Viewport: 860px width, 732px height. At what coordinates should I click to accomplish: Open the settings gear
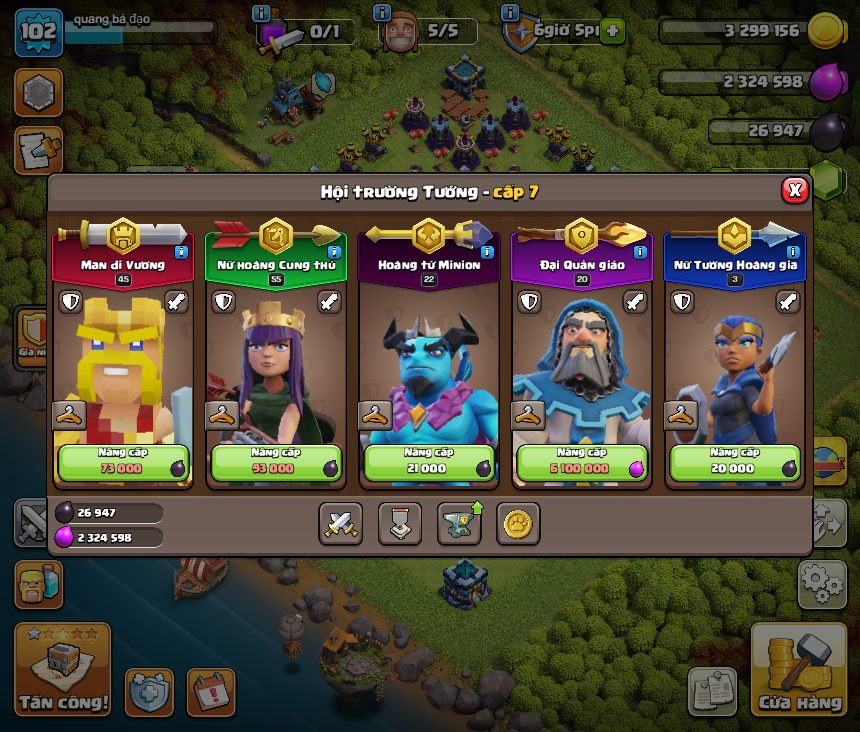821,584
